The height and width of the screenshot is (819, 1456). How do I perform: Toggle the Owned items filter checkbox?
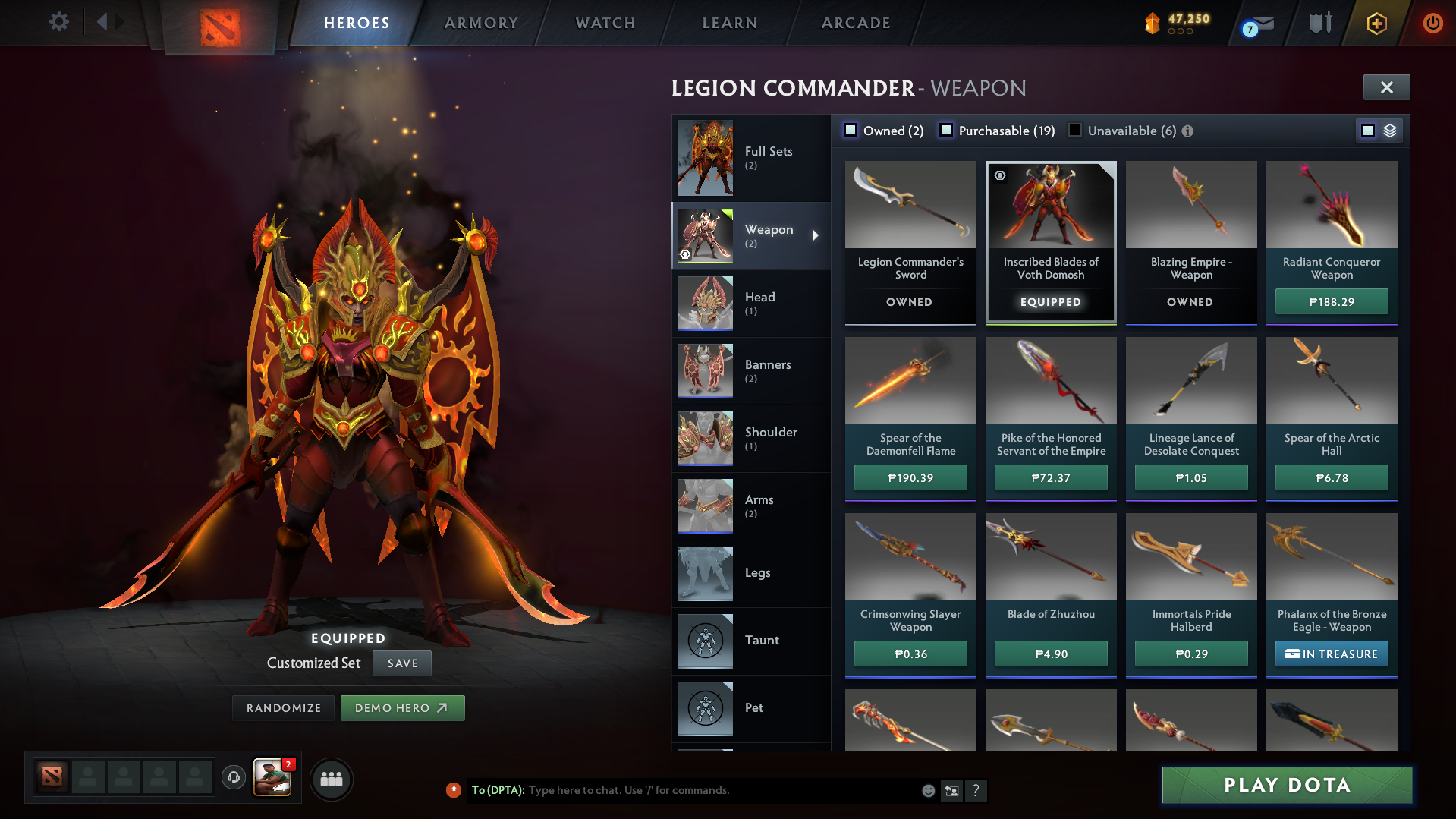pyautogui.click(x=851, y=130)
